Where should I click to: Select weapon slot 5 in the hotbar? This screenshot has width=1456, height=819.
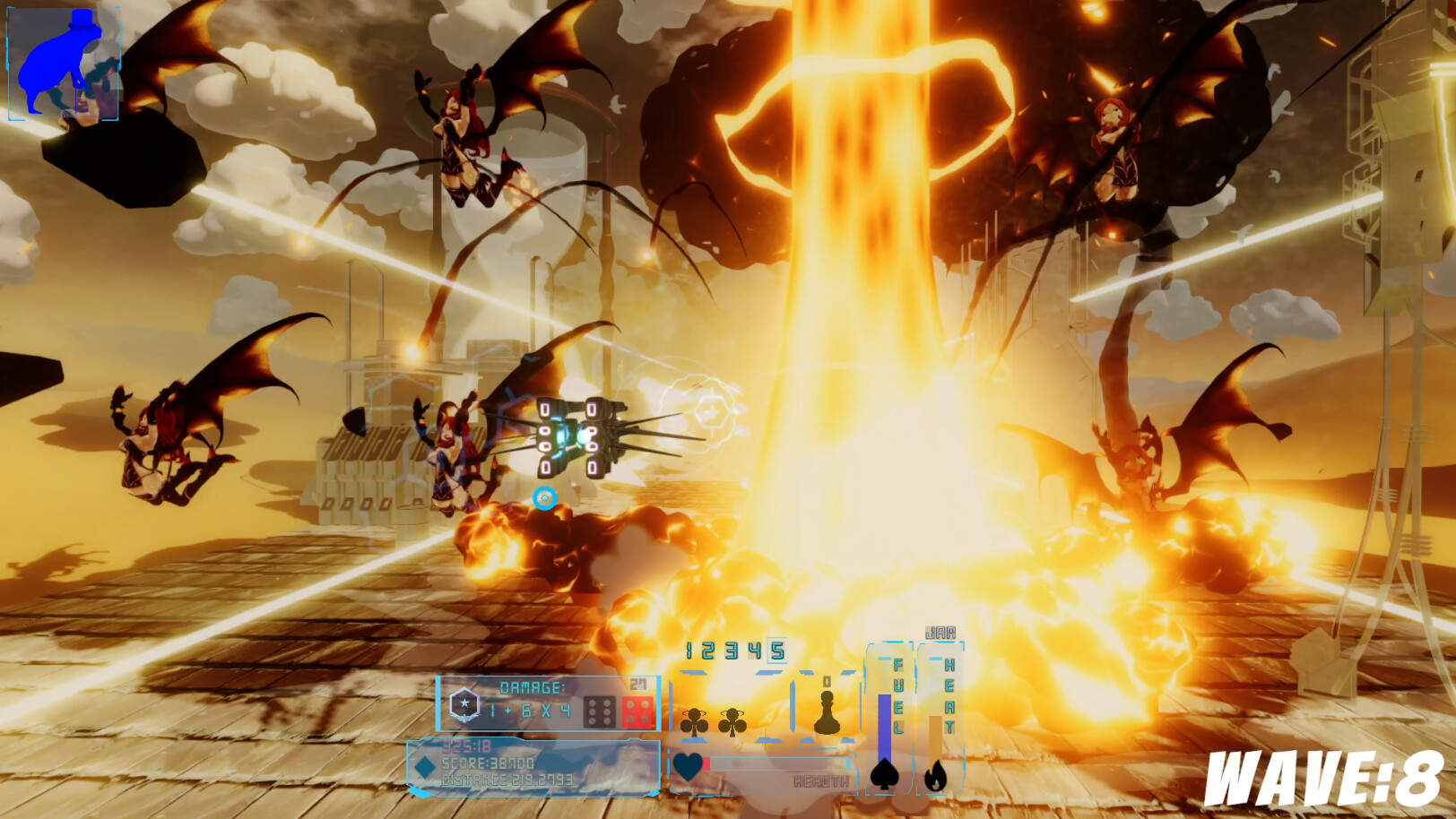pos(776,651)
